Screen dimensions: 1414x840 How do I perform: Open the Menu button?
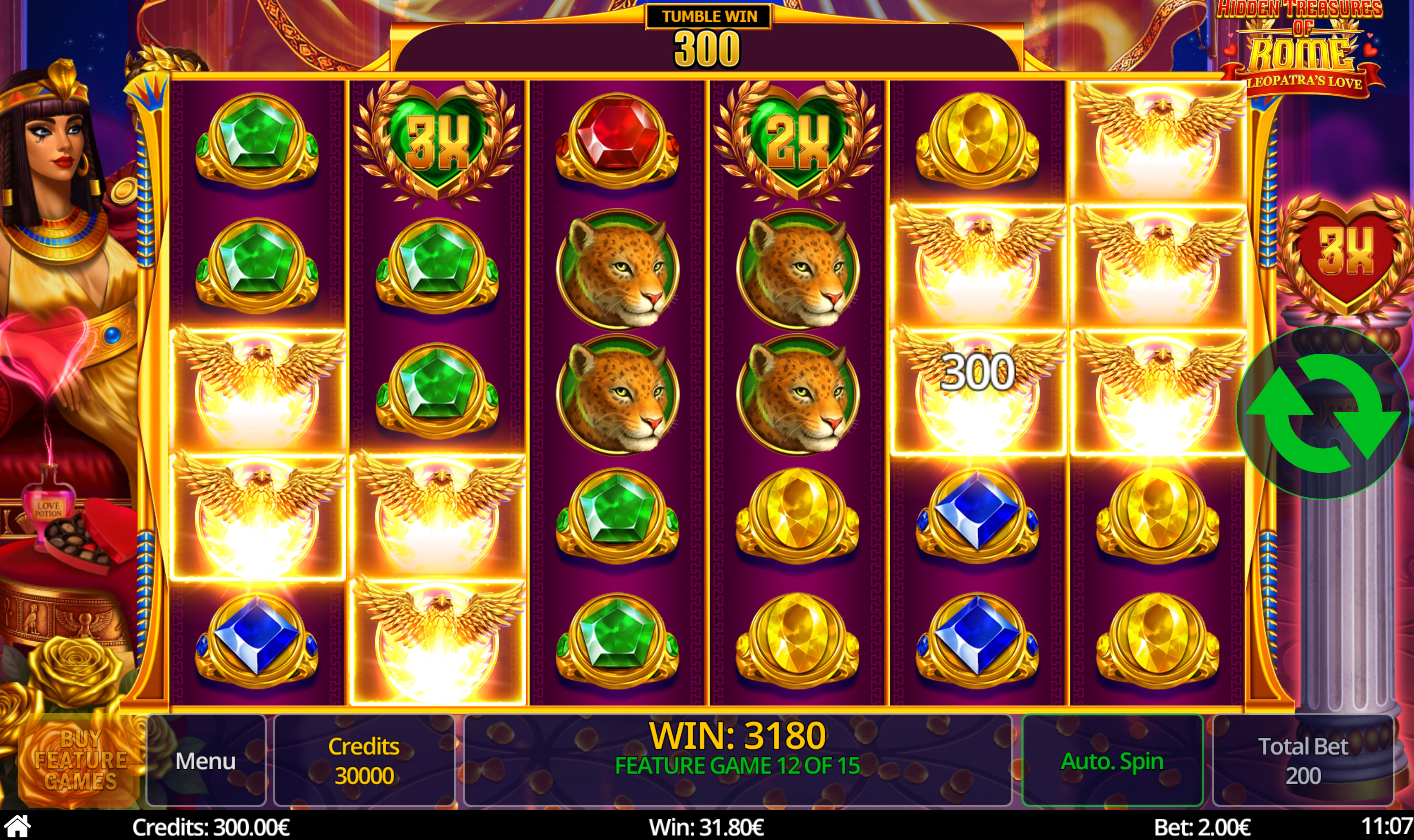pyautogui.click(x=205, y=760)
